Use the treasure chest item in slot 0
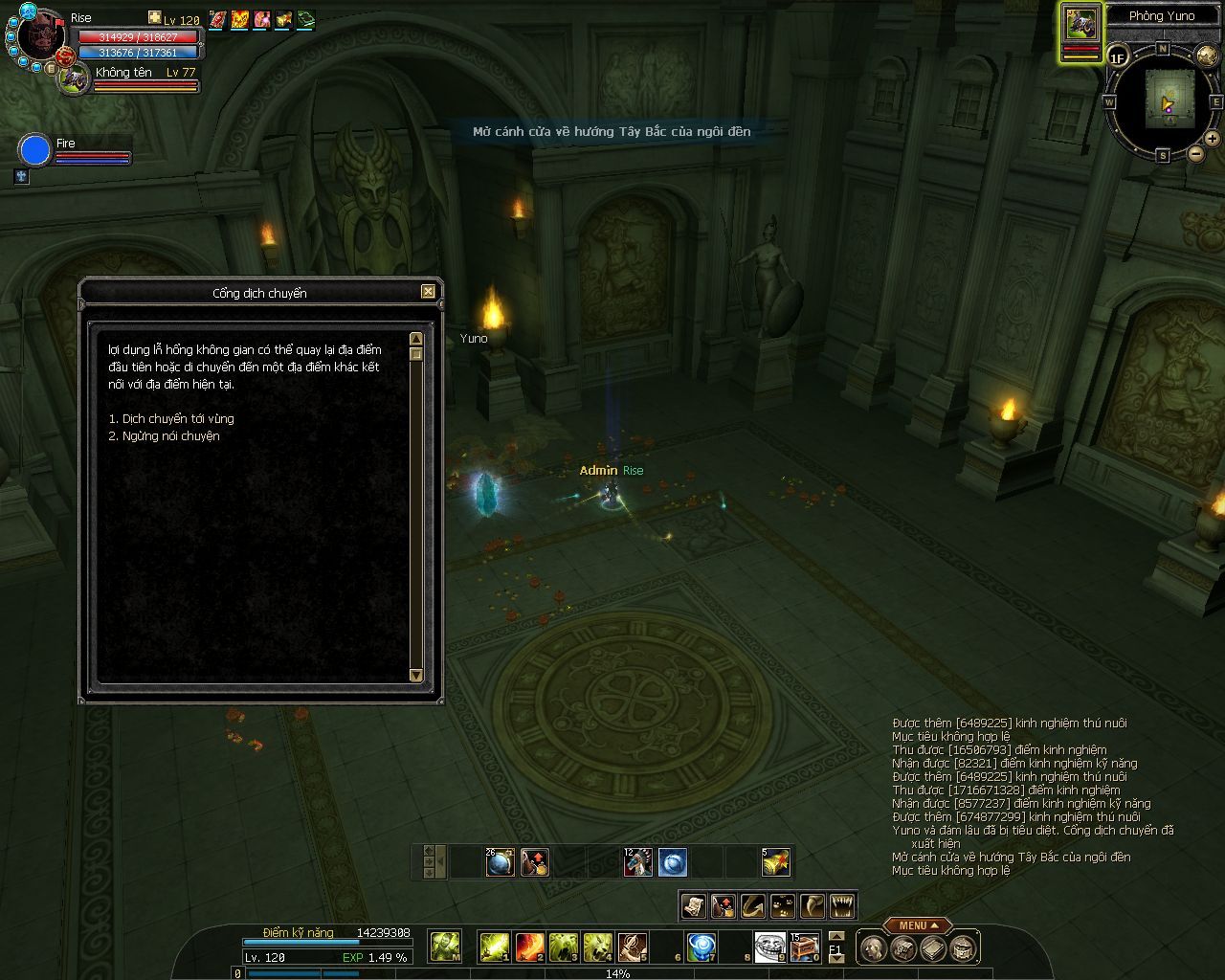 click(804, 947)
